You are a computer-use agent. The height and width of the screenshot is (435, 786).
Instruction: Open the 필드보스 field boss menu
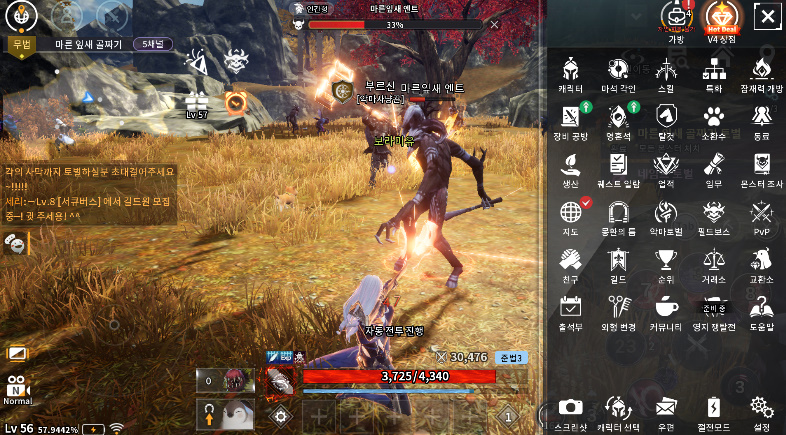tap(714, 212)
